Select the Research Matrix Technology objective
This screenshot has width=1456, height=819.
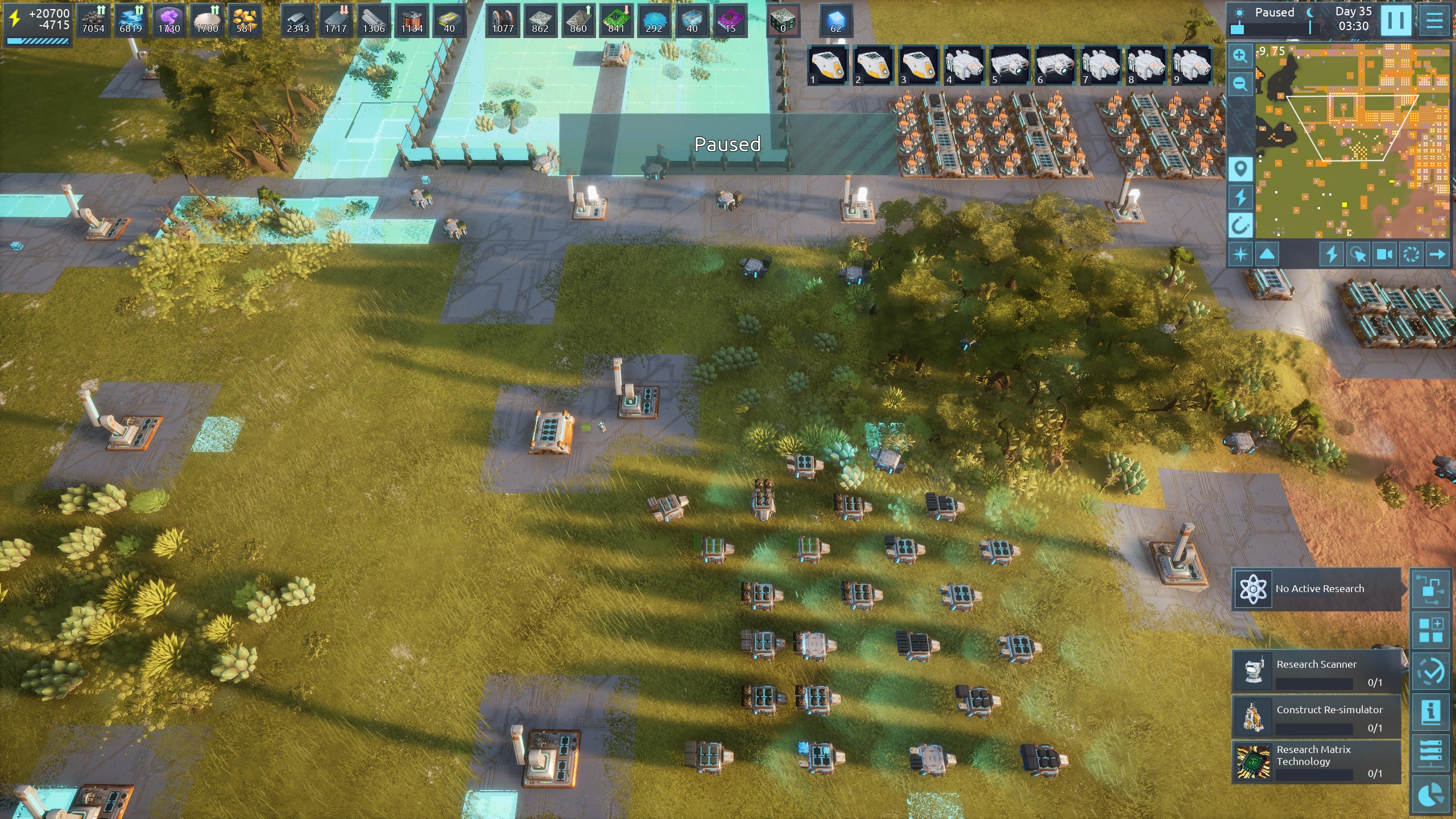(x=1317, y=762)
